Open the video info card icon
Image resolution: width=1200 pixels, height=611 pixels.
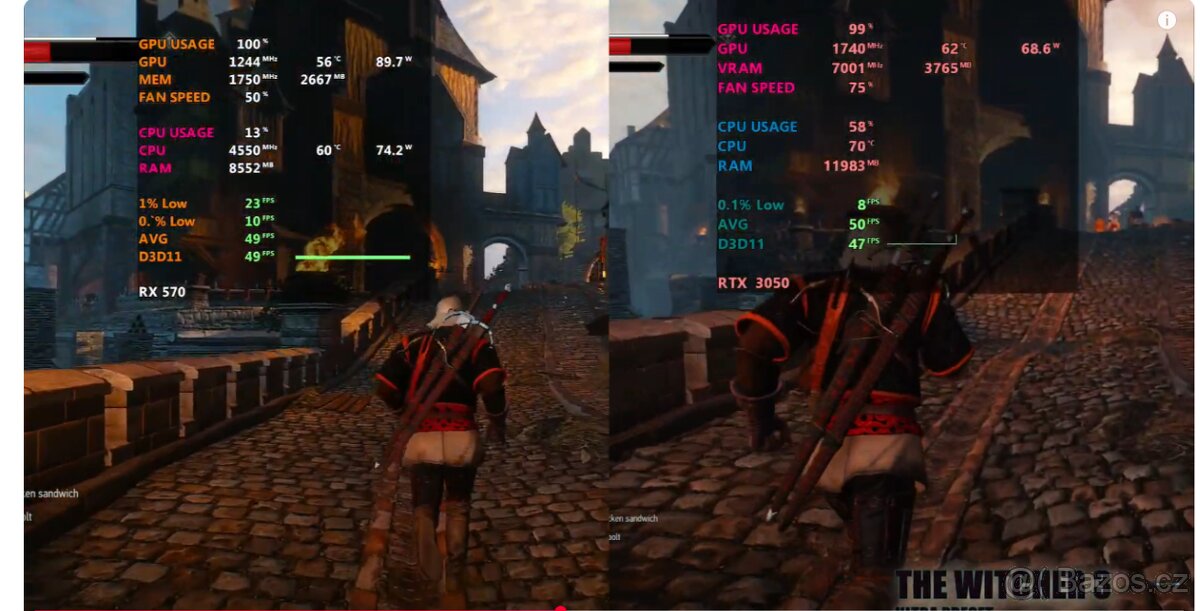pos(1166,20)
